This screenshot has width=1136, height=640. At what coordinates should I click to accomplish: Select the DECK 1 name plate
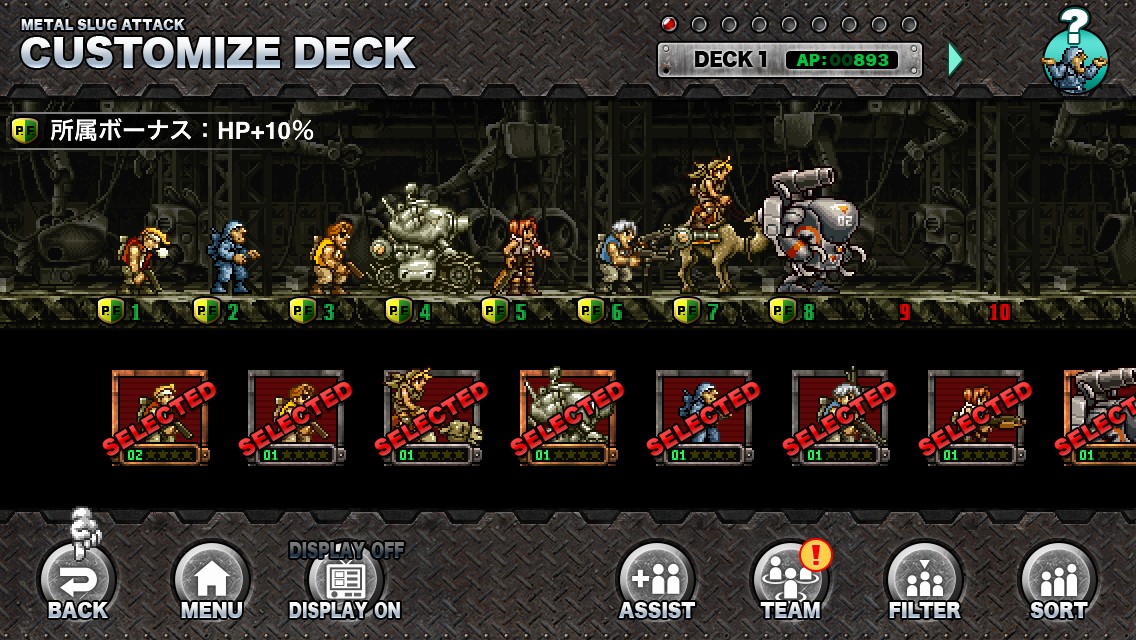790,59
